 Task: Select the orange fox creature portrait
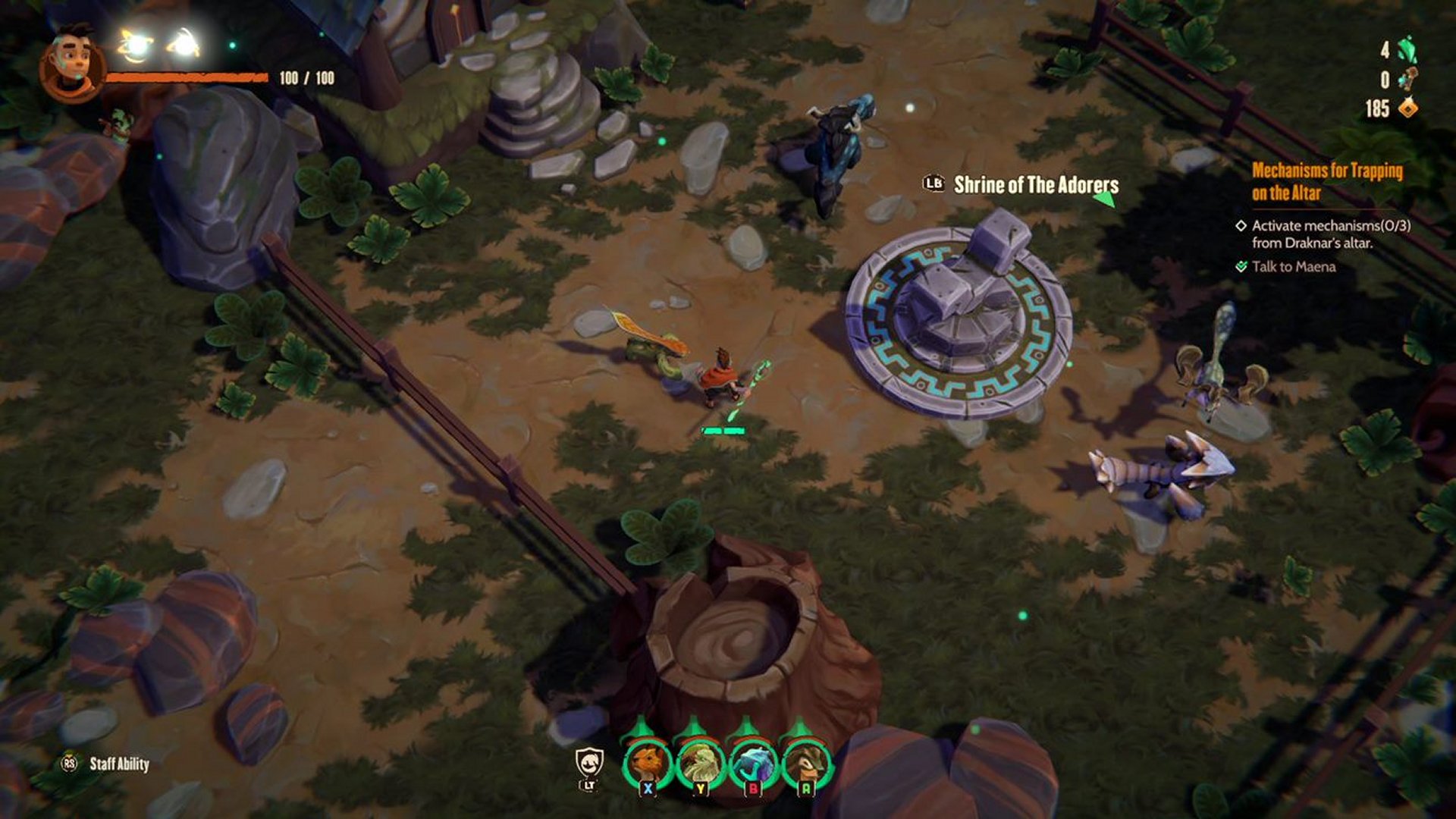pyautogui.click(x=647, y=762)
